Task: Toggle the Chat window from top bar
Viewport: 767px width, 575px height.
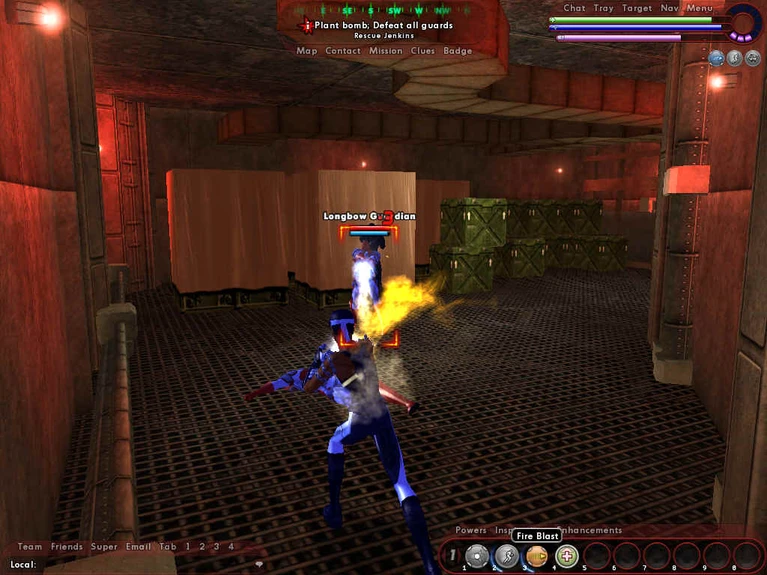Action: click(x=574, y=8)
